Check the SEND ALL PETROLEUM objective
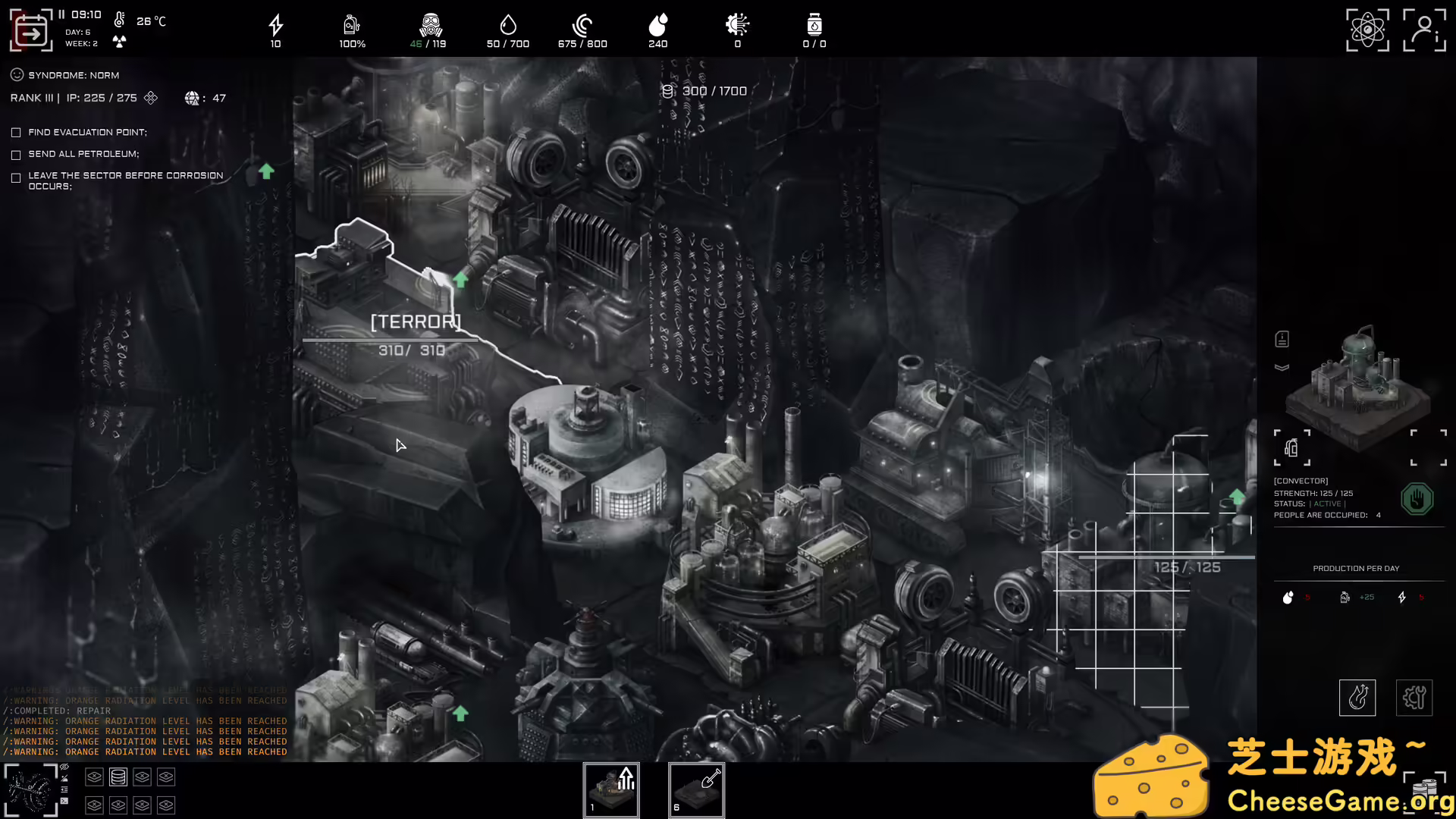 click(16, 154)
